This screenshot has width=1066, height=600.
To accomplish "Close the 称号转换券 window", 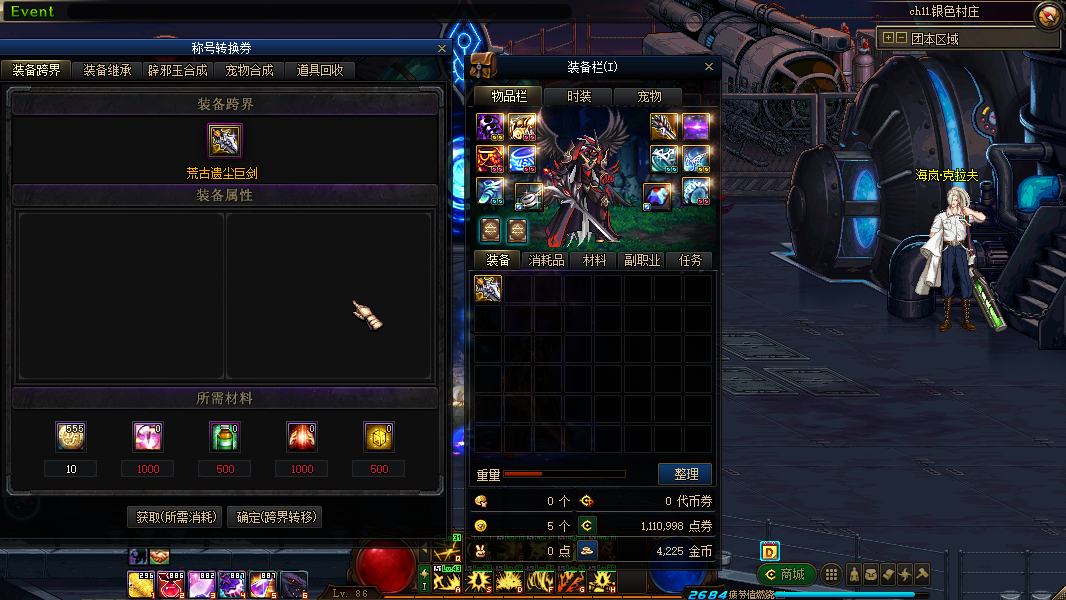I will coord(442,48).
